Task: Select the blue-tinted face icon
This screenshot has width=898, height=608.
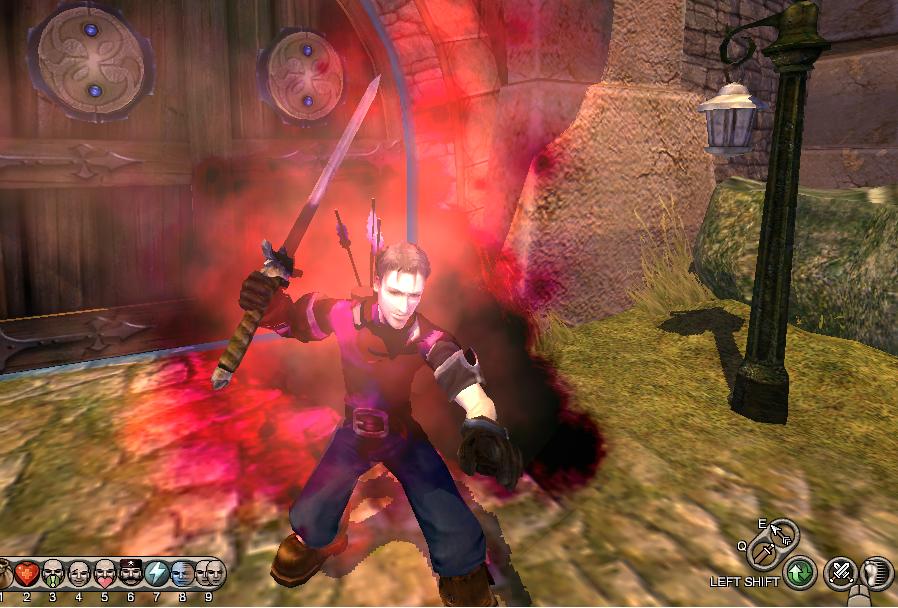Action: coord(183,573)
